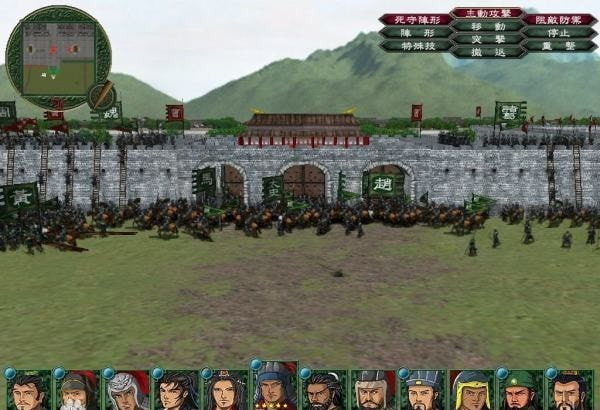Pick the green-capped general portrait
Screen dimensions: 600x410
pos(518,390)
